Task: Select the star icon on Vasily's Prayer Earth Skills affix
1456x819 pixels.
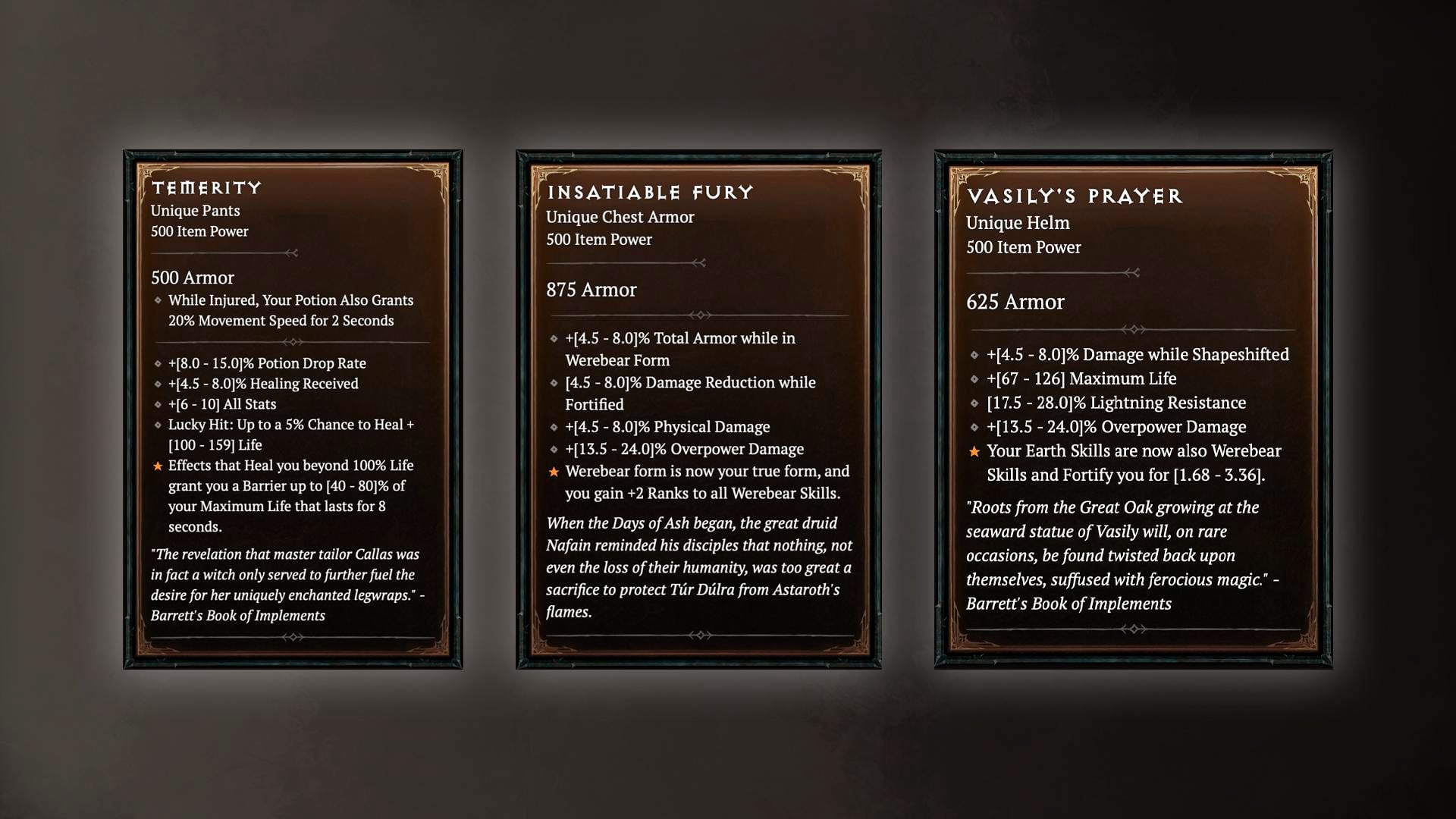Action: (974, 451)
